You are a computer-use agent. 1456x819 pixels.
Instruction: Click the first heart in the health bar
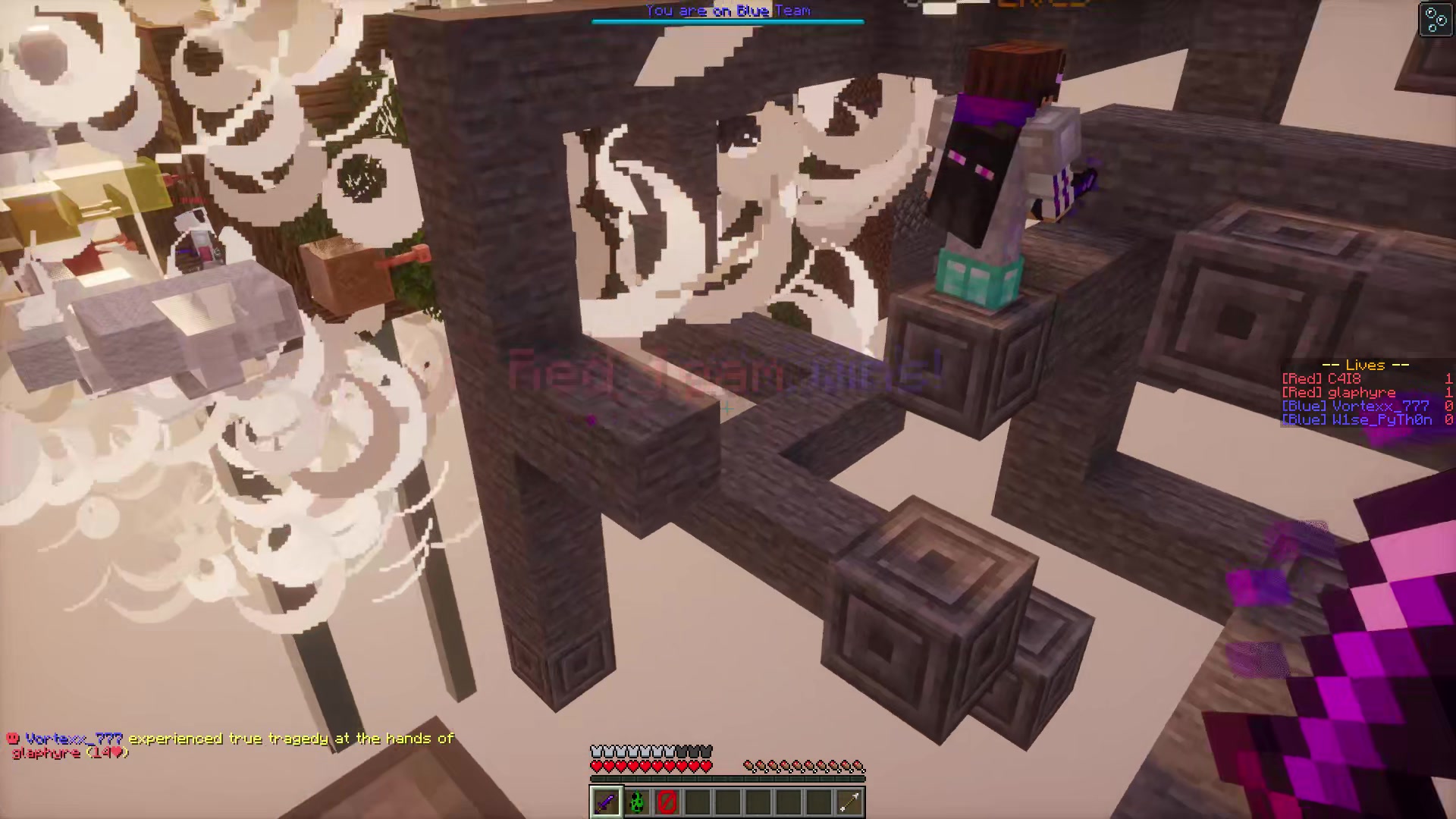click(x=598, y=765)
